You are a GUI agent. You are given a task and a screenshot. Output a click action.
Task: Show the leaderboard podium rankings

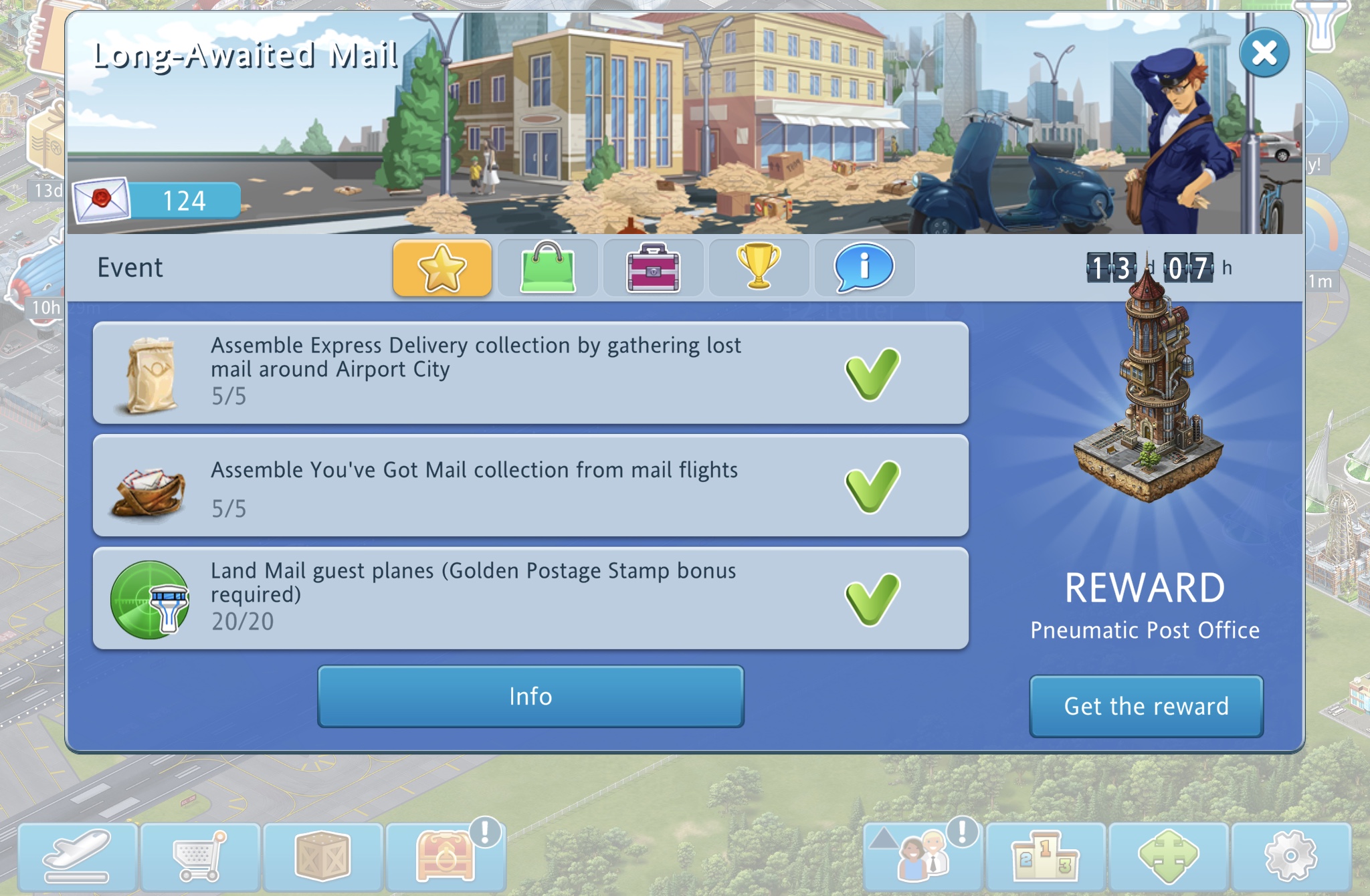tap(1046, 857)
